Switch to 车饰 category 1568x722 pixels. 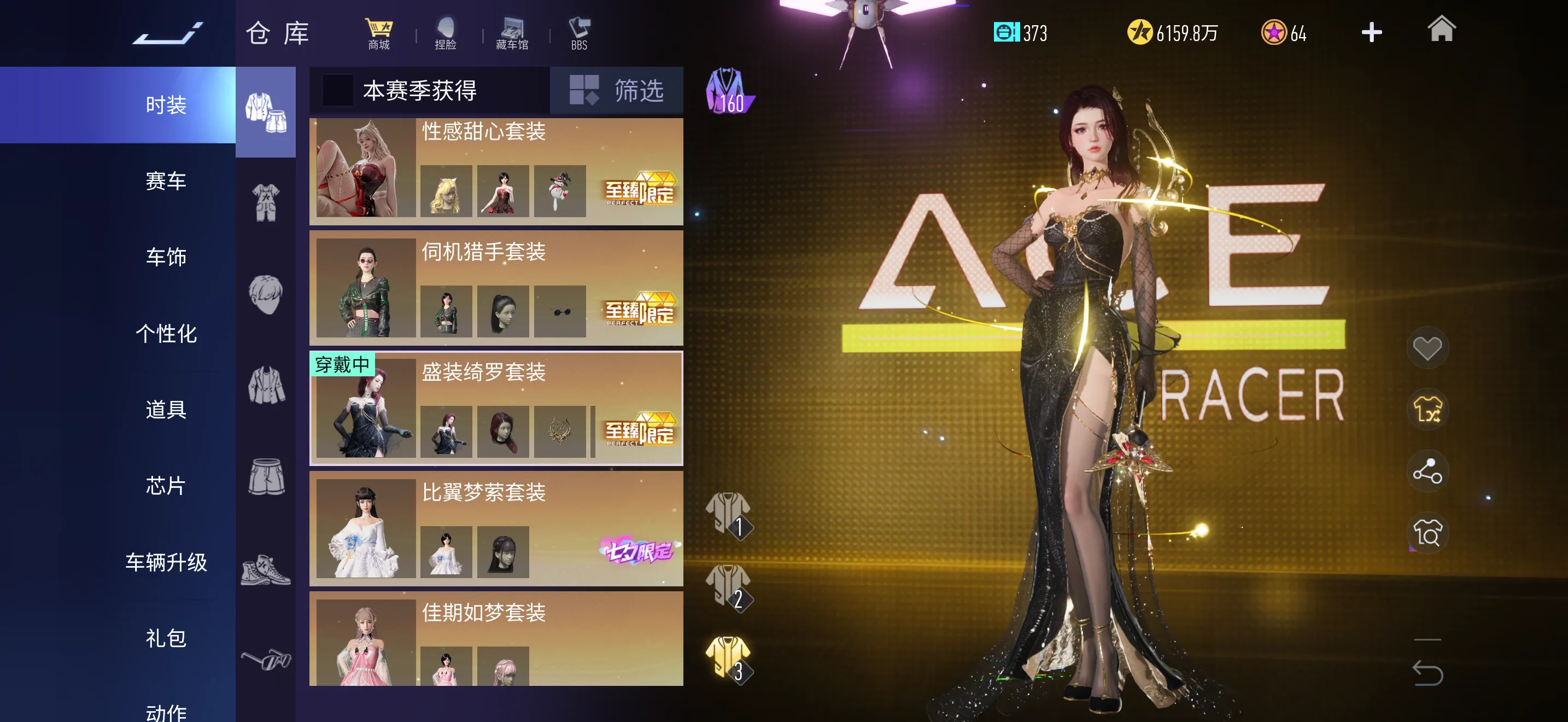166,257
